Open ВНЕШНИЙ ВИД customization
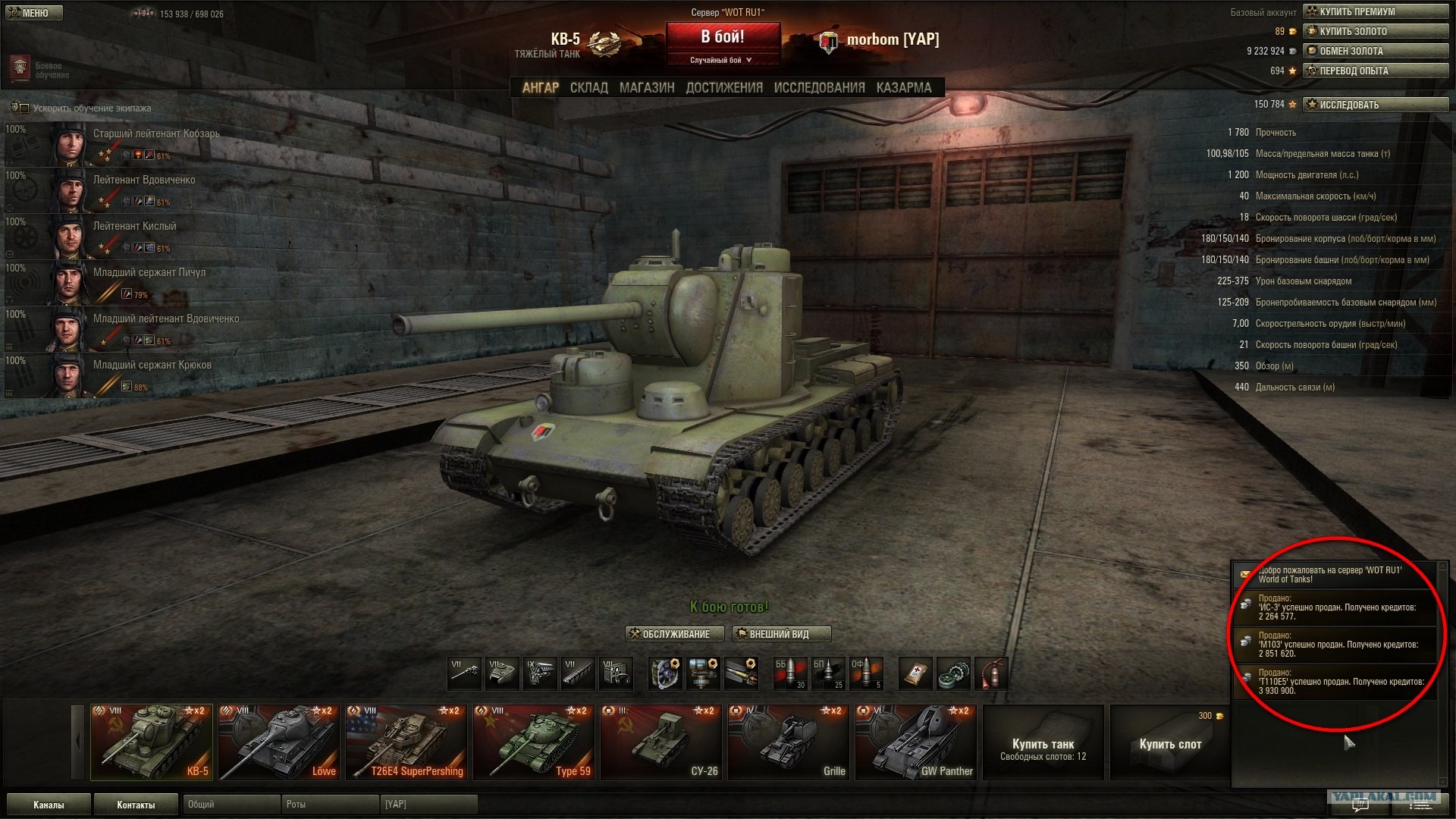The image size is (1456, 819). click(x=781, y=634)
